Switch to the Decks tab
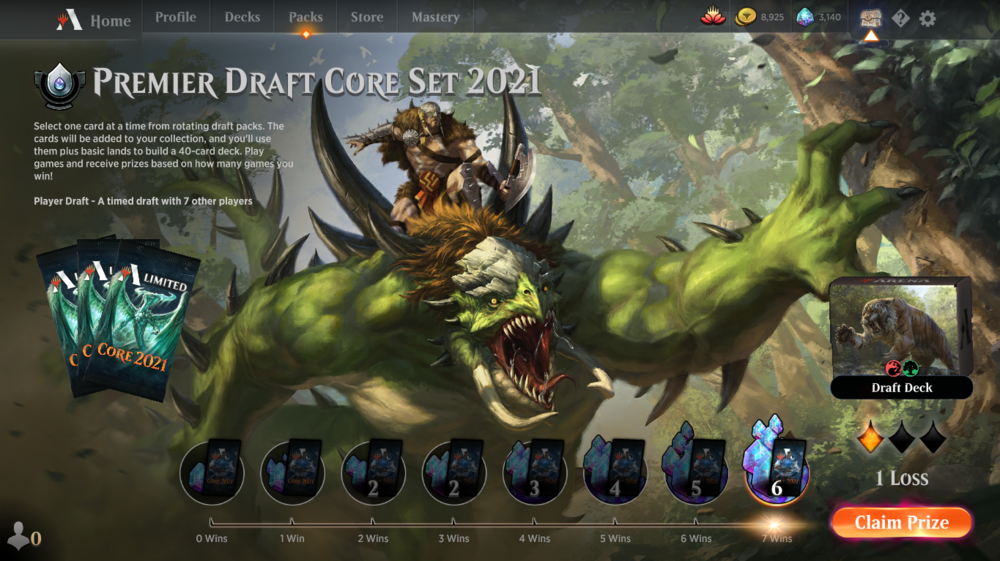Viewport: 1000px width, 561px height. [x=242, y=17]
